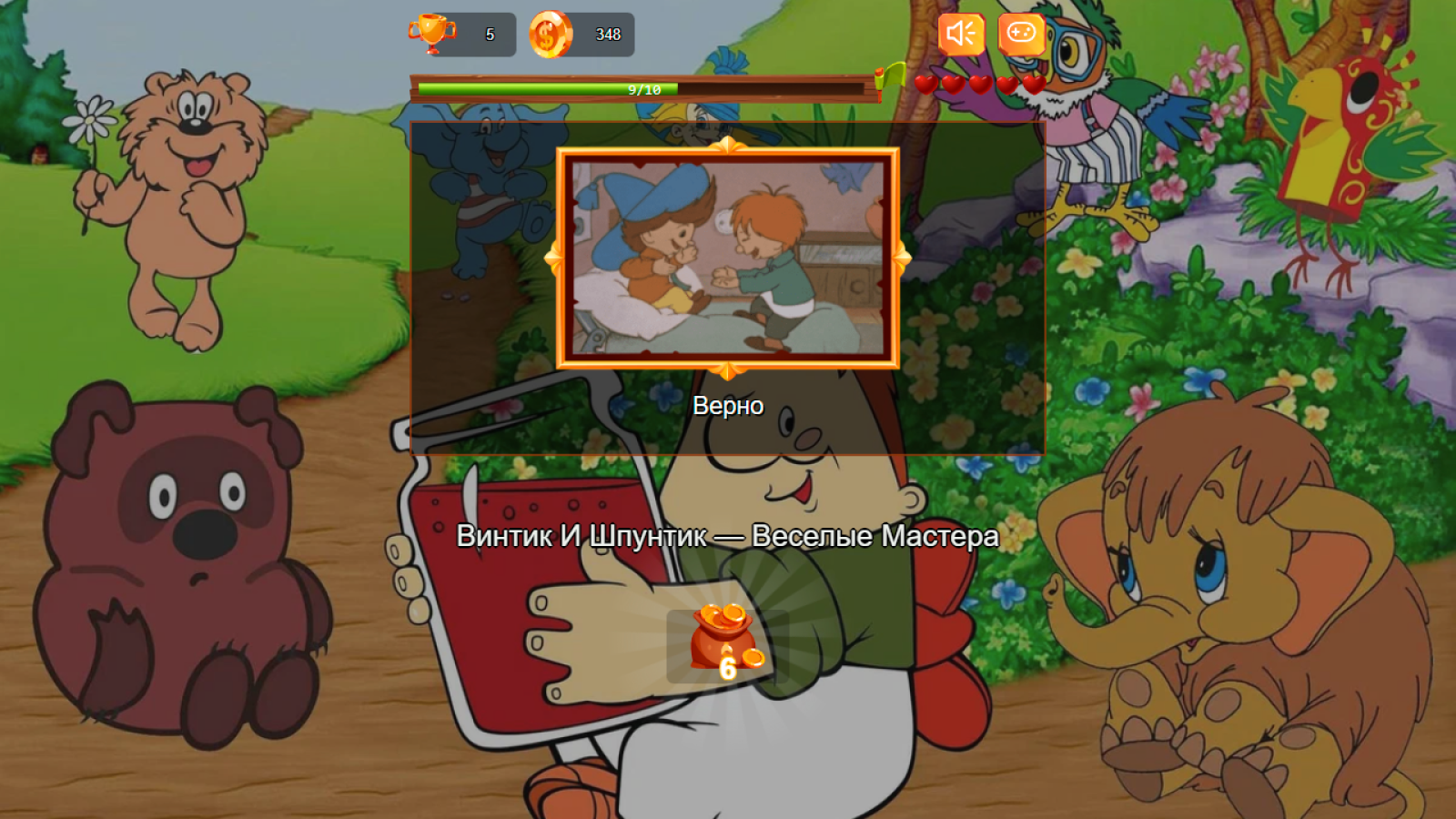Mute game sound via speaker icon
1456x819 pixels.
960,35
